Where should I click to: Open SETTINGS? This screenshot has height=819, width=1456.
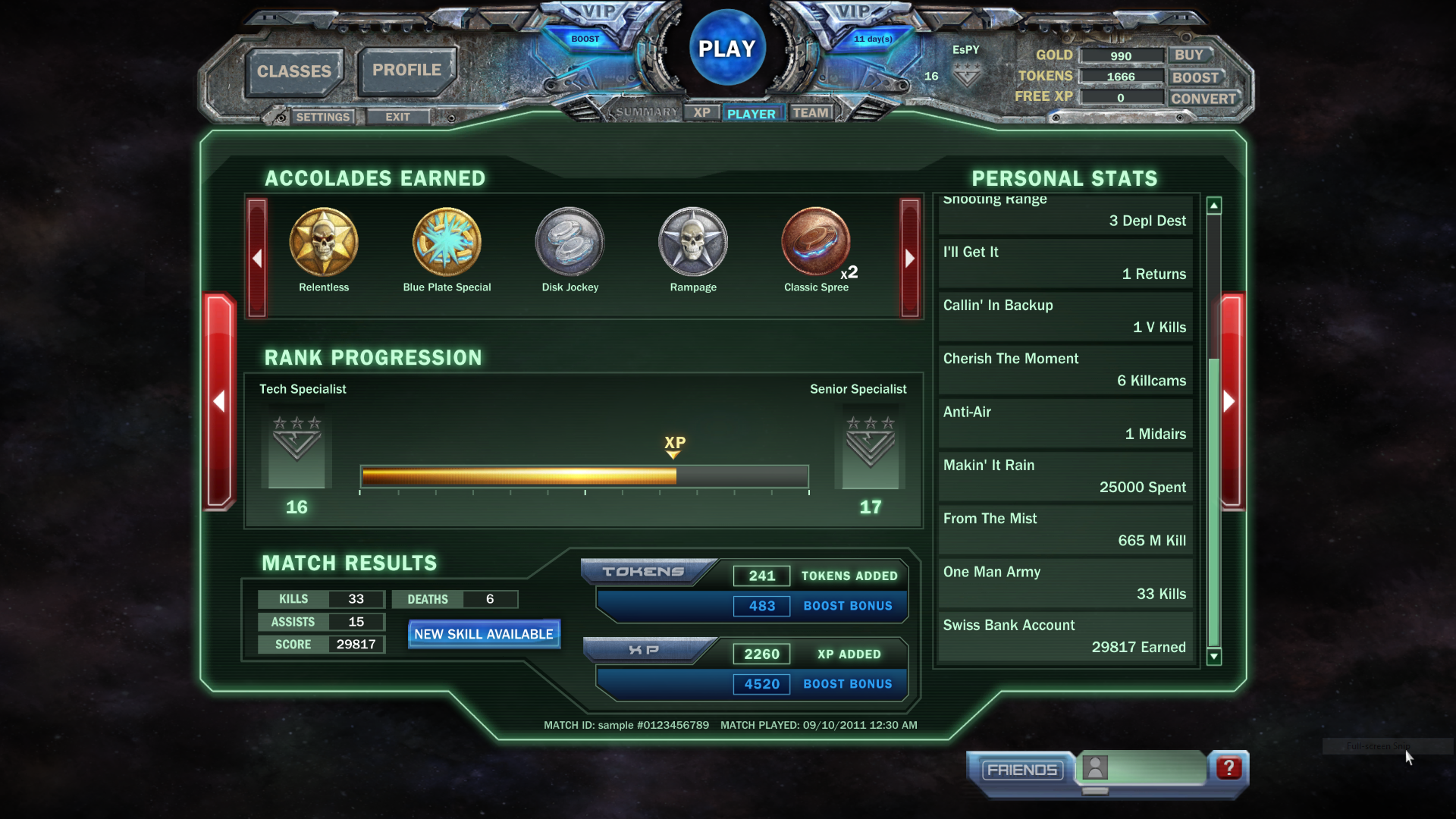322,117
